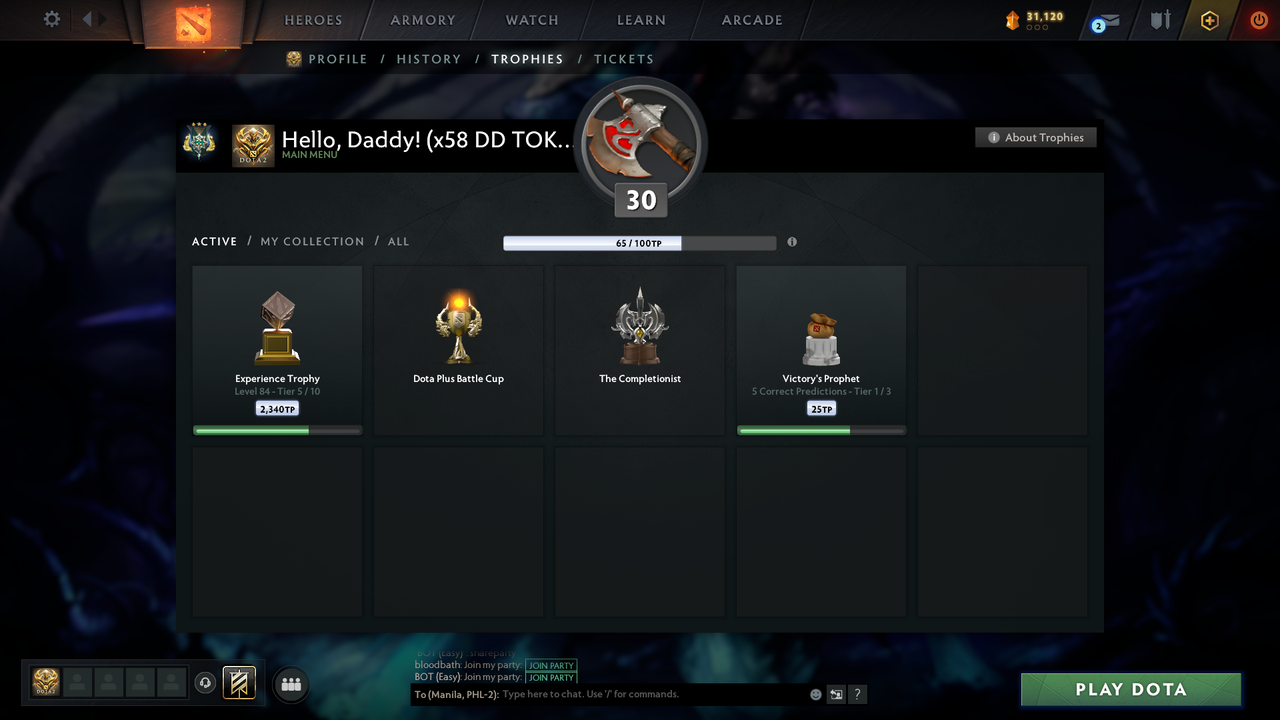Open the settings gear menu
Screen dimensions: 1280x720
coord(51,19)
